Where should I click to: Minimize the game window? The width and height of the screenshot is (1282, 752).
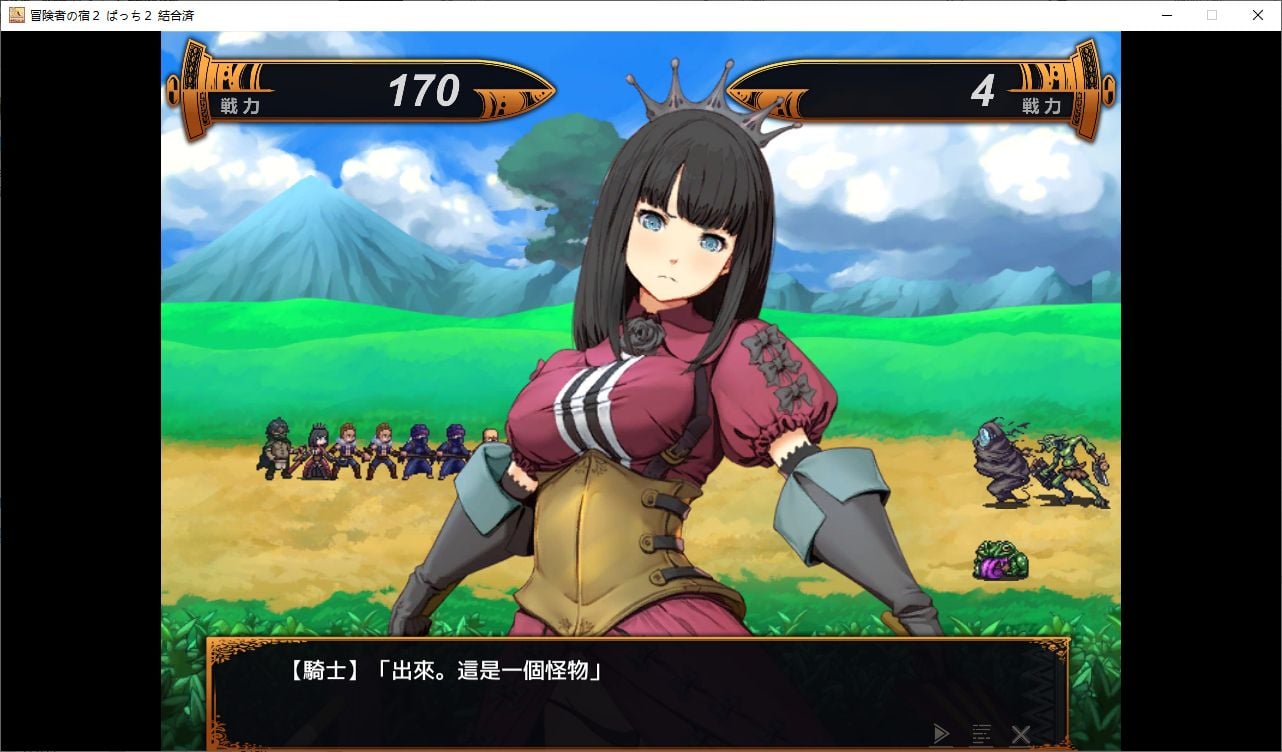(1166, 15)
